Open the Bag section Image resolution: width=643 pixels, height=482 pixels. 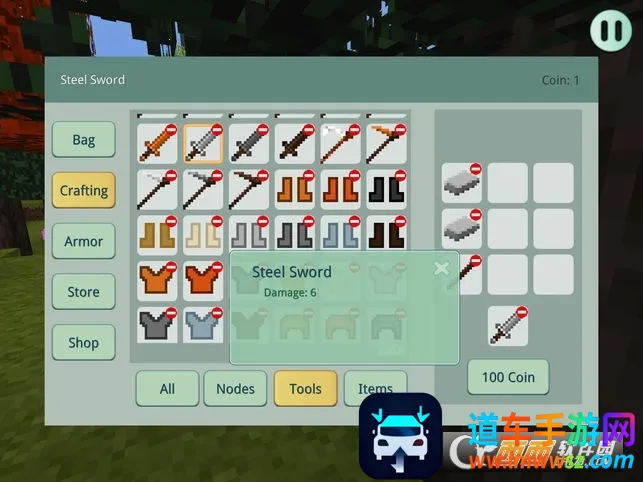[84, 140]
